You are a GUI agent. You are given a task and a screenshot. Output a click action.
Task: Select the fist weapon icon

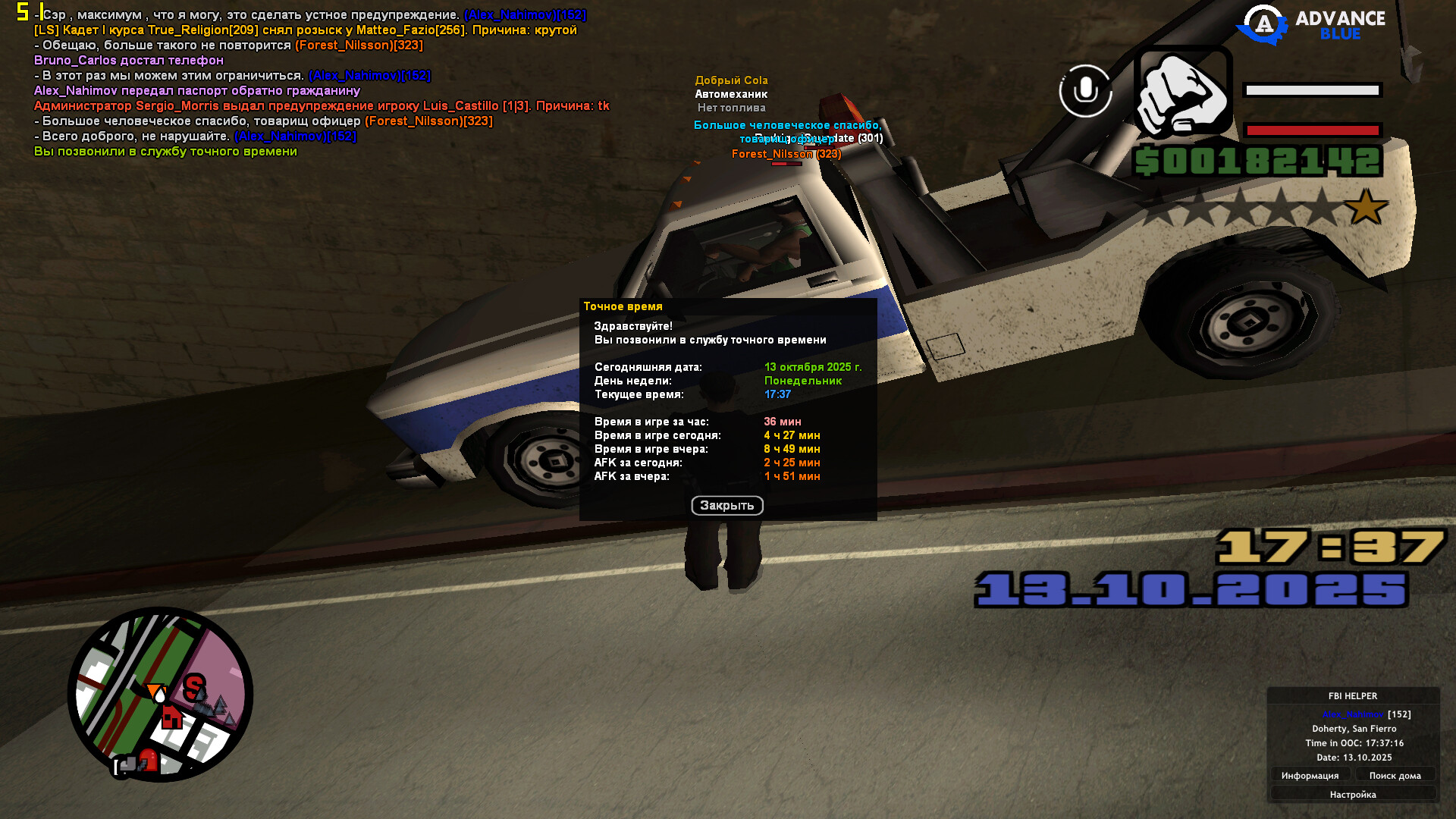(x=1183, y=93)
